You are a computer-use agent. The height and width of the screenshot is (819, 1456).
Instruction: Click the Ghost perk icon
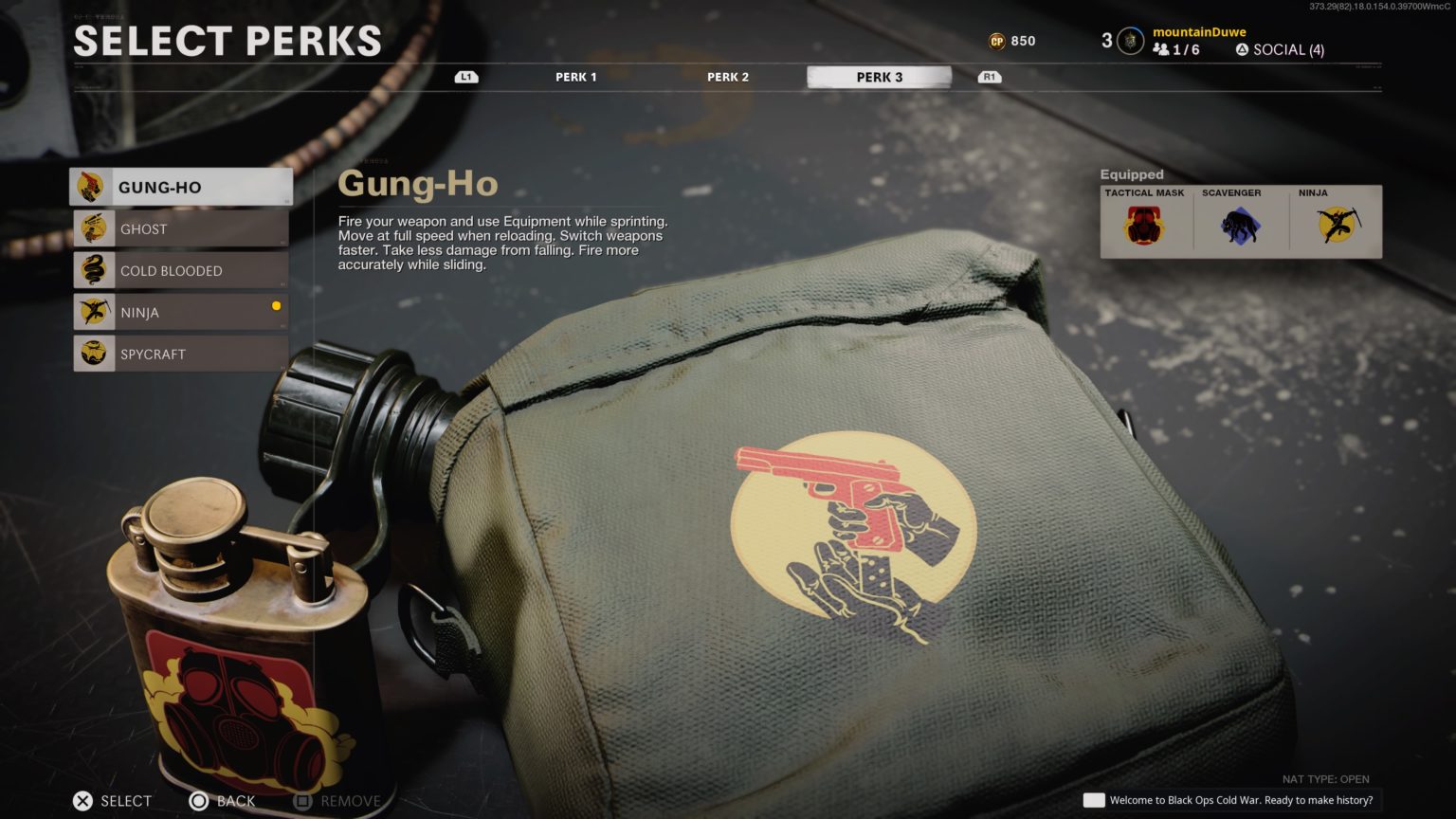[x=94, y=227]
